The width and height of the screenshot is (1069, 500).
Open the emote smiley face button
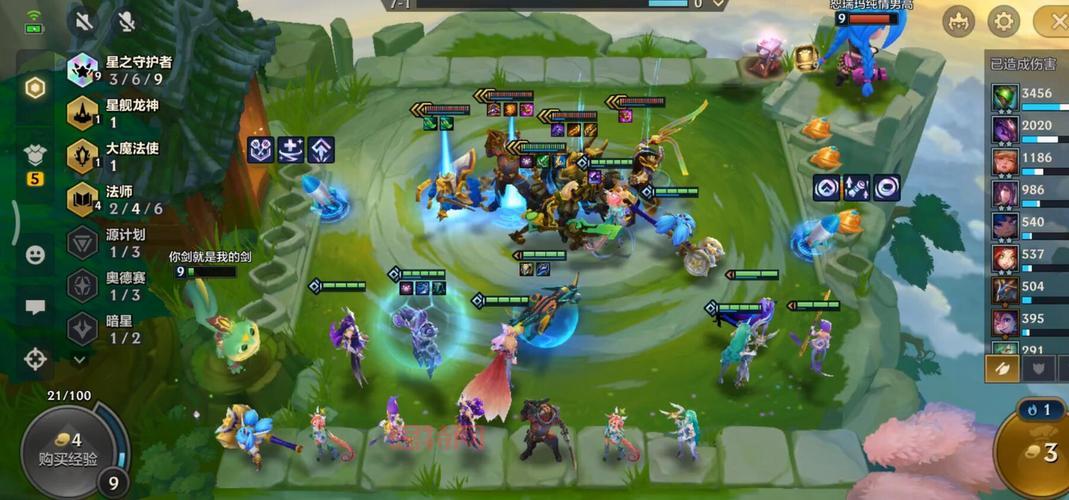(36, 255)
